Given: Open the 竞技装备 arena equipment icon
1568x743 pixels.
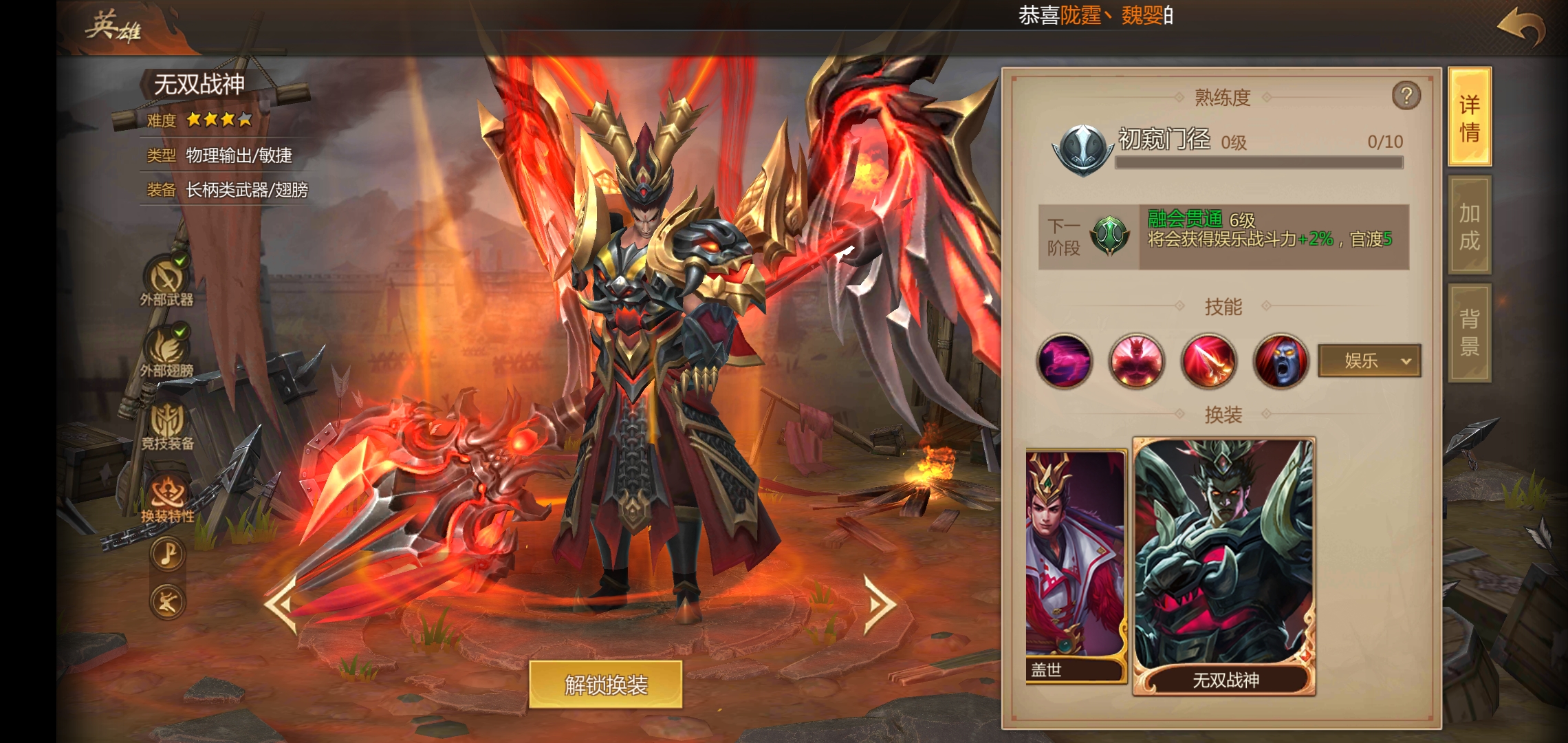Looking at the screenshot, I should (x=167, y=424).
